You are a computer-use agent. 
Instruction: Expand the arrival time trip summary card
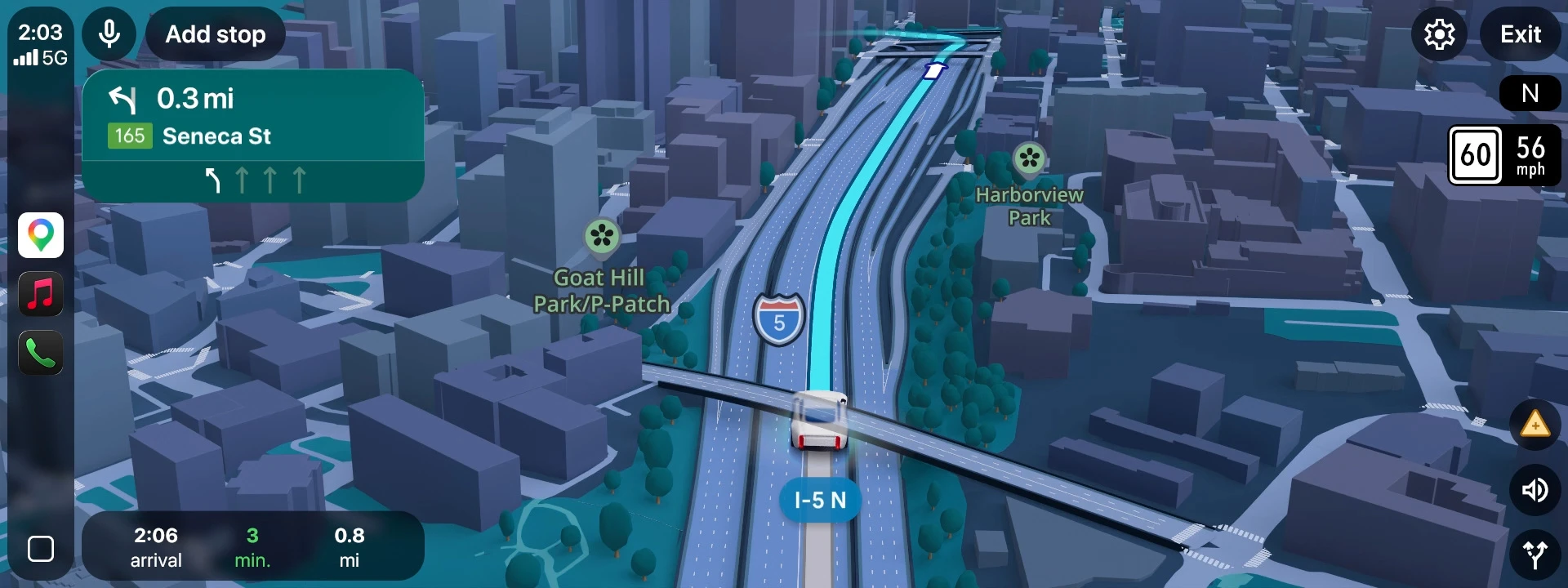tap(252, 546)
